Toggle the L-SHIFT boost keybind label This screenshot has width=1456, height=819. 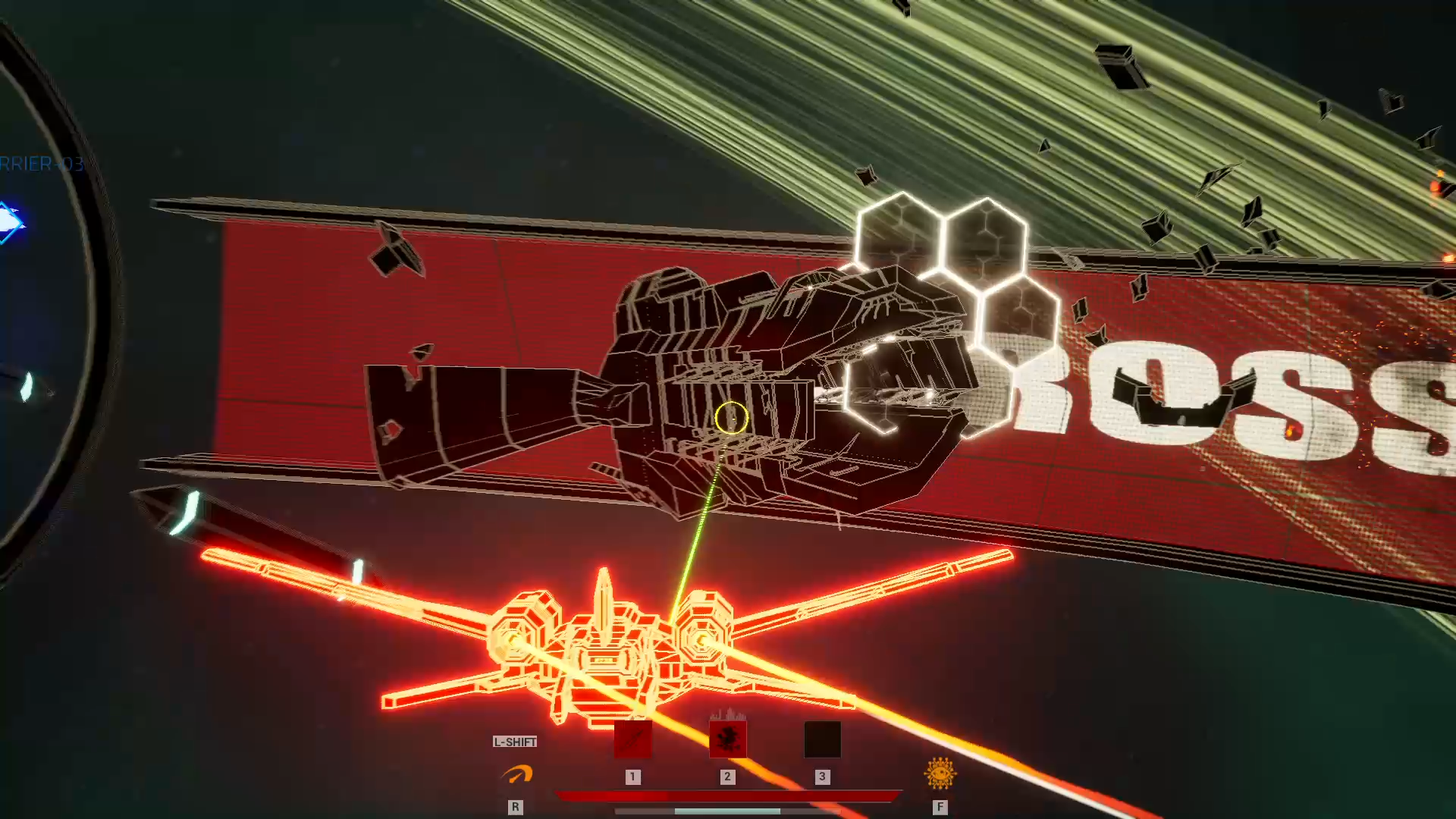coord(515,742)
